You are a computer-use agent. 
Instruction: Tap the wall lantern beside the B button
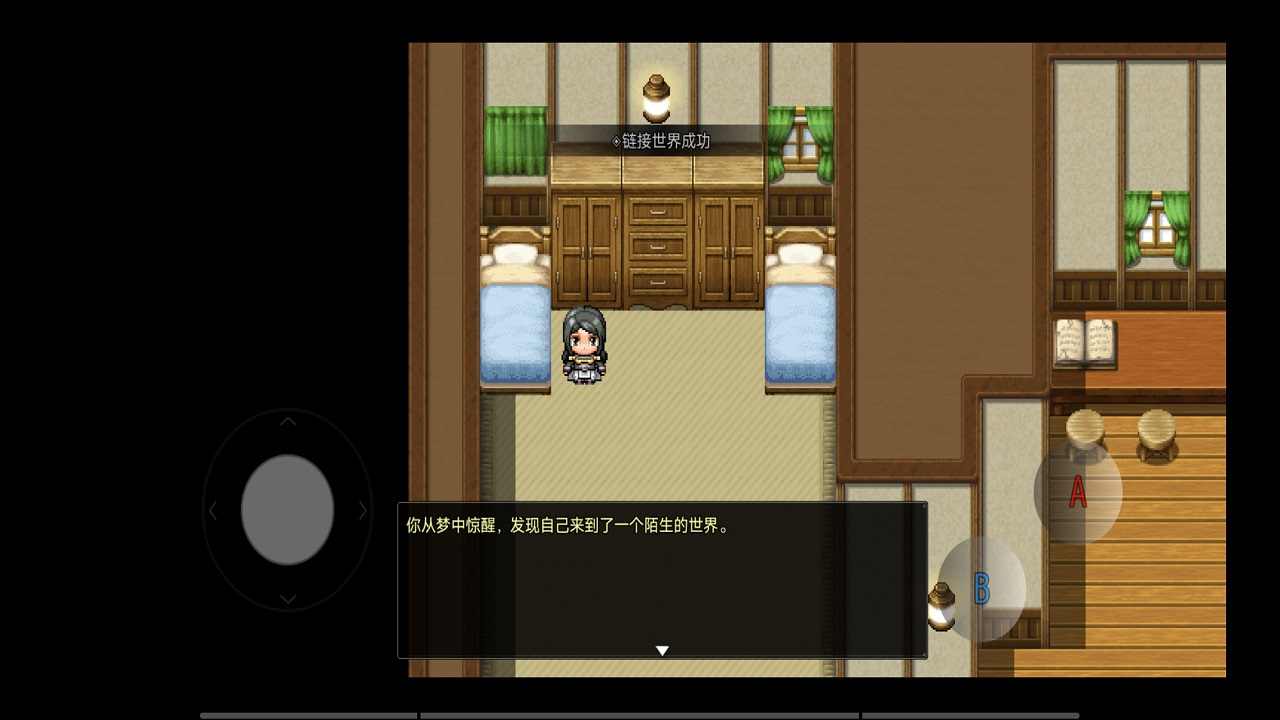tap(941, 601)
